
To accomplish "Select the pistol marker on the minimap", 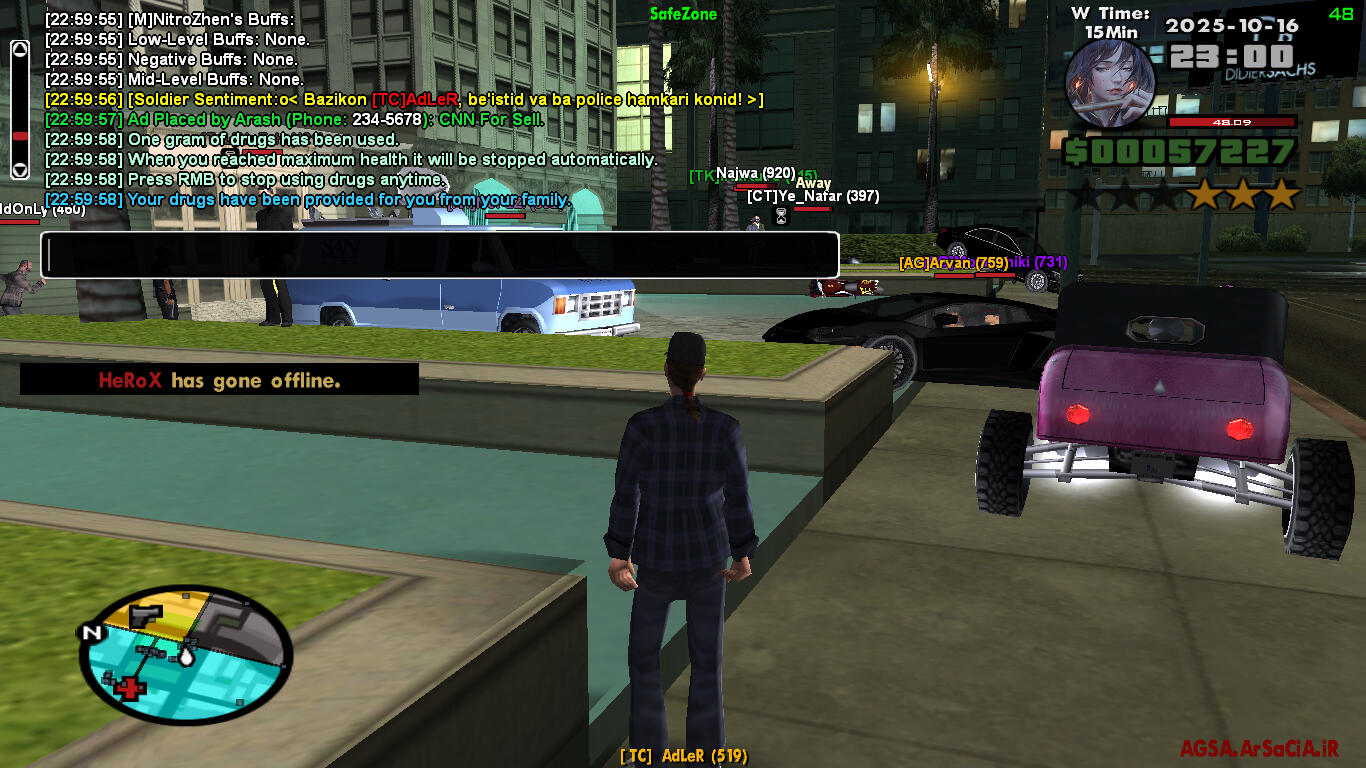I will point(147,613).
